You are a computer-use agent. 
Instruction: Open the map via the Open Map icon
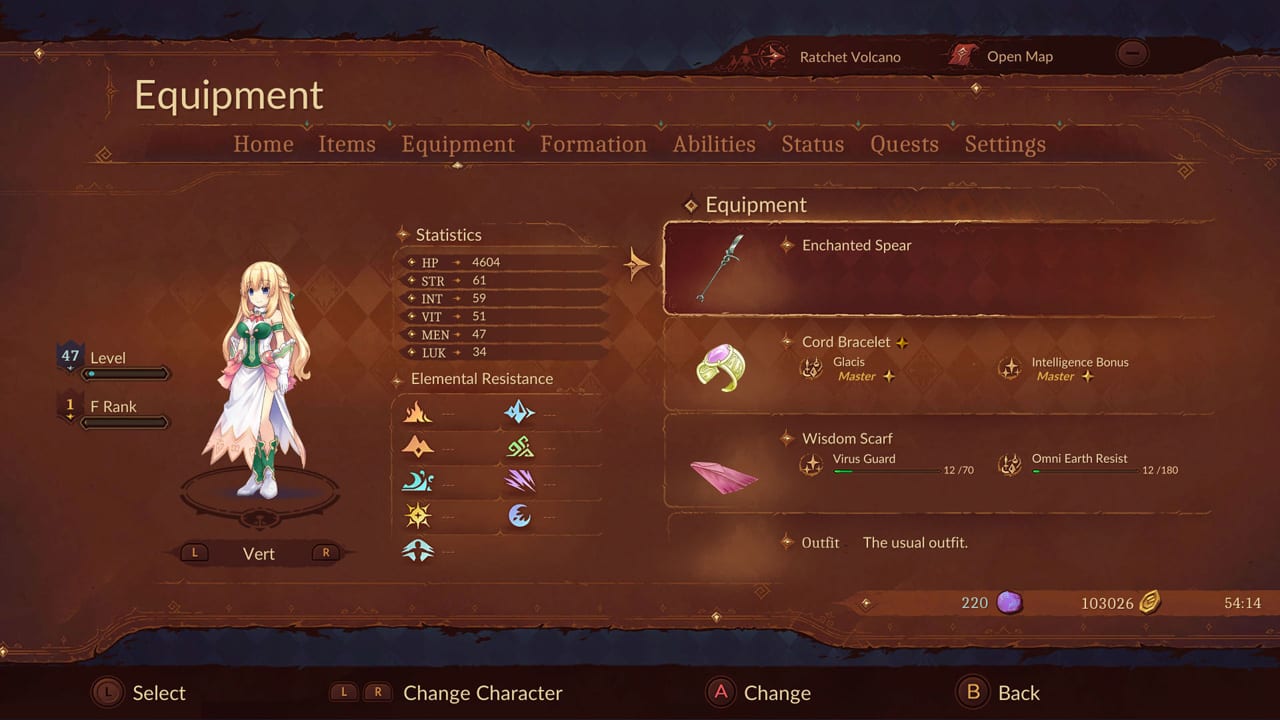[962, 56]
